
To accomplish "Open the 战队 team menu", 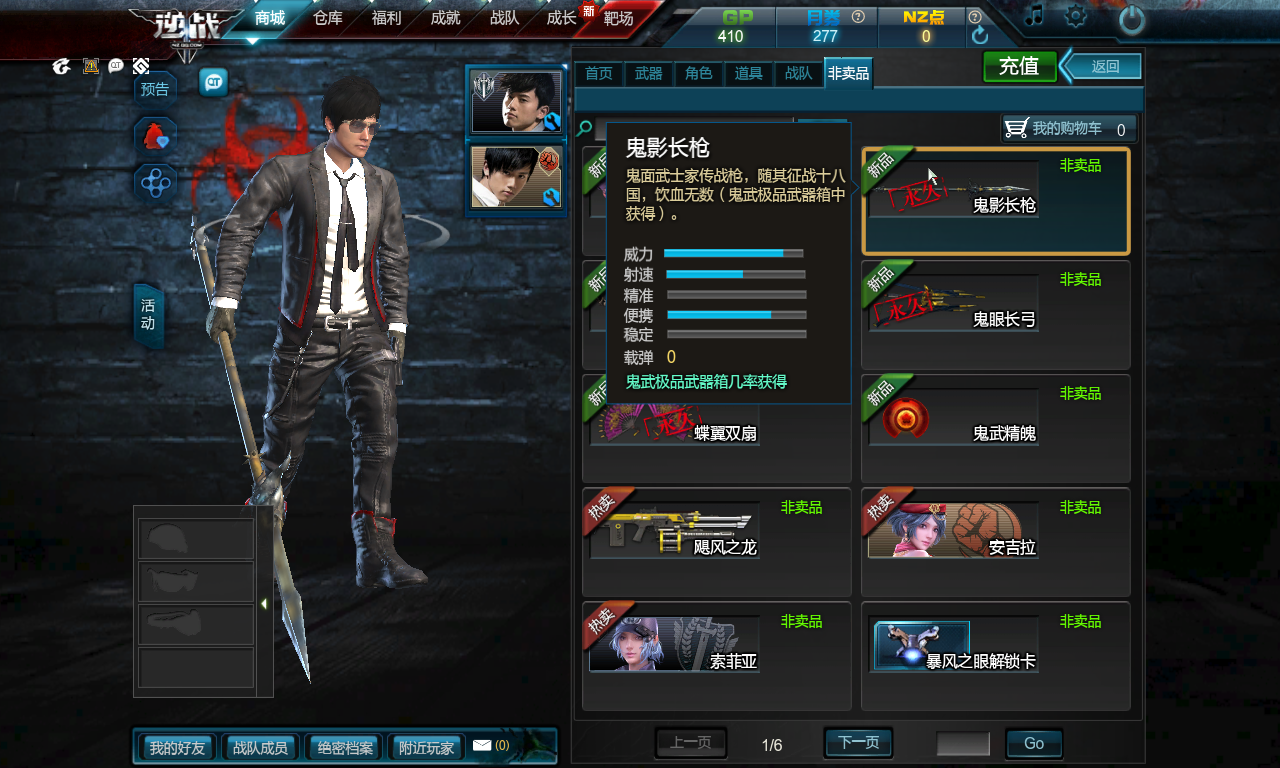I will 504,18.
